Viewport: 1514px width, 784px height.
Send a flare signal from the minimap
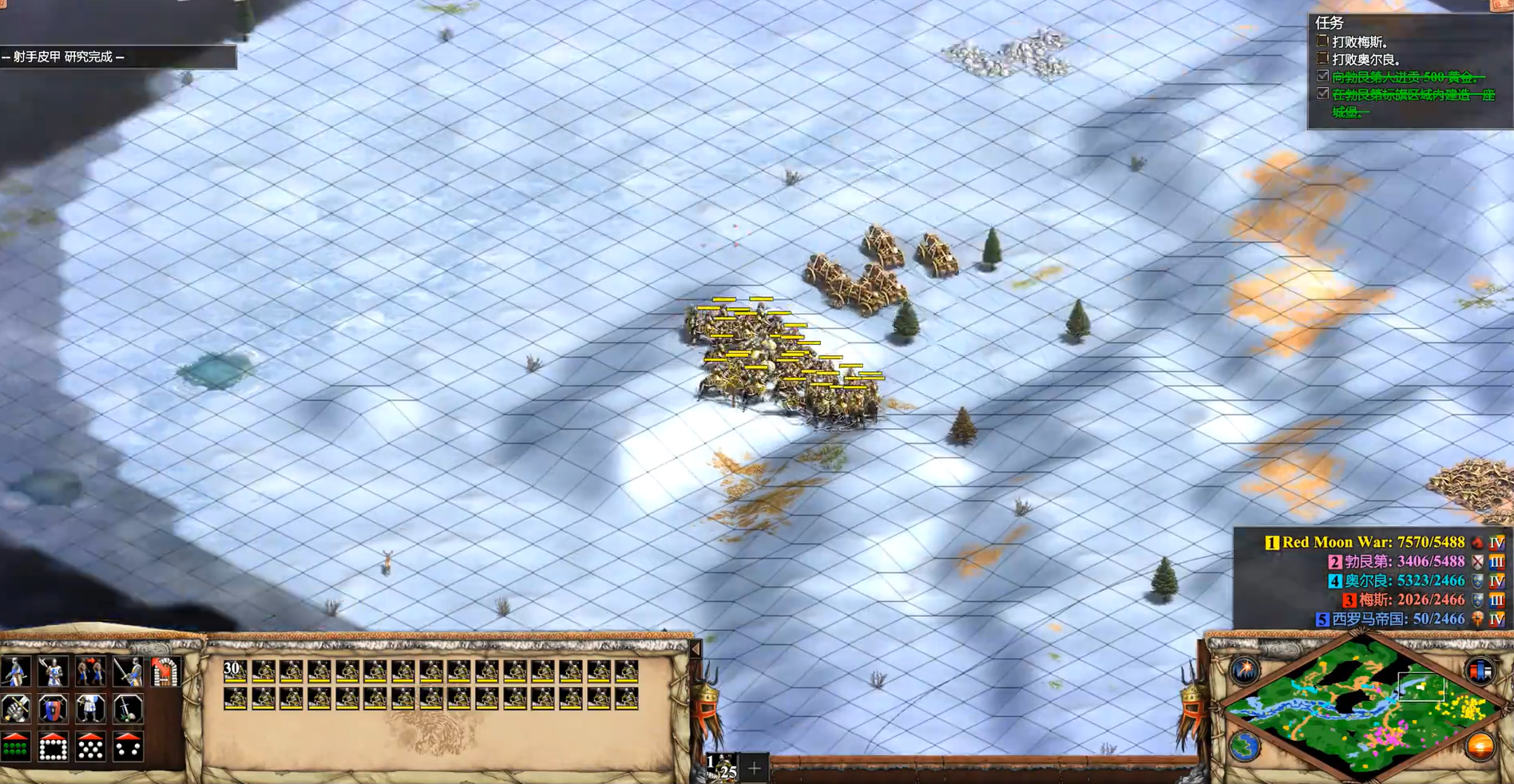[1245, 670]
